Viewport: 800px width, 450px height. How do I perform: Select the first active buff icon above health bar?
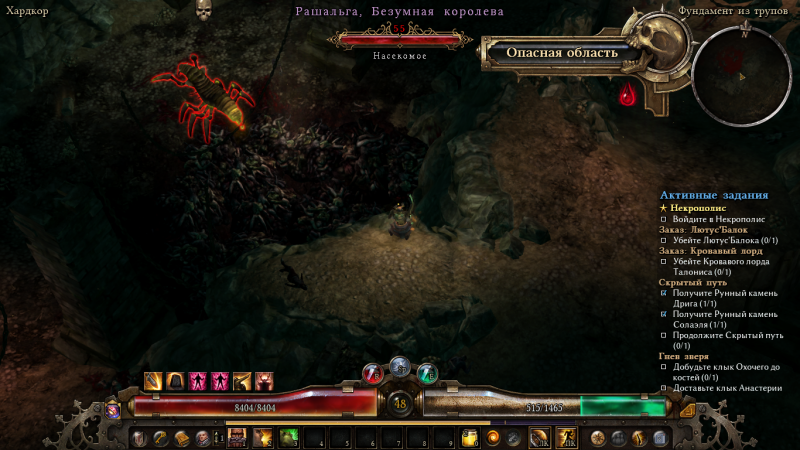tap(153, 381)
